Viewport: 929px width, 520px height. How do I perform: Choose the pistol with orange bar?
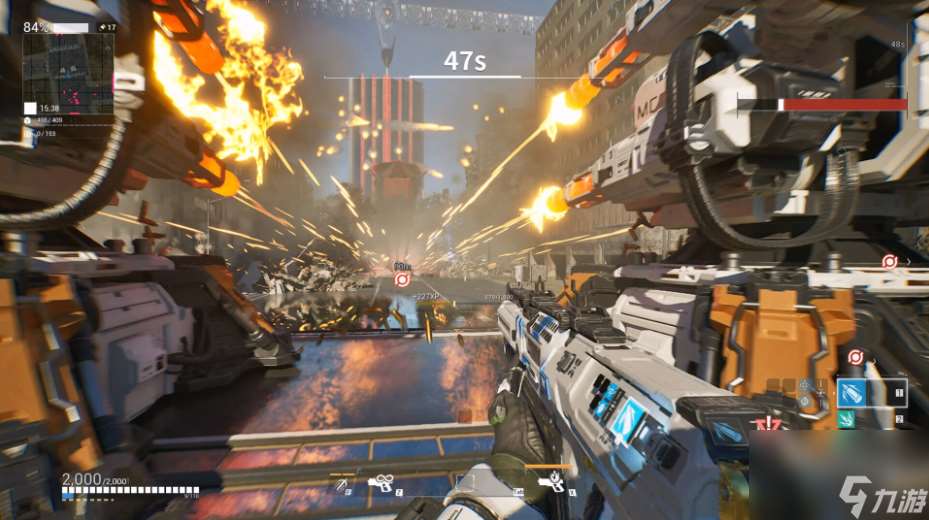point(549,483)
